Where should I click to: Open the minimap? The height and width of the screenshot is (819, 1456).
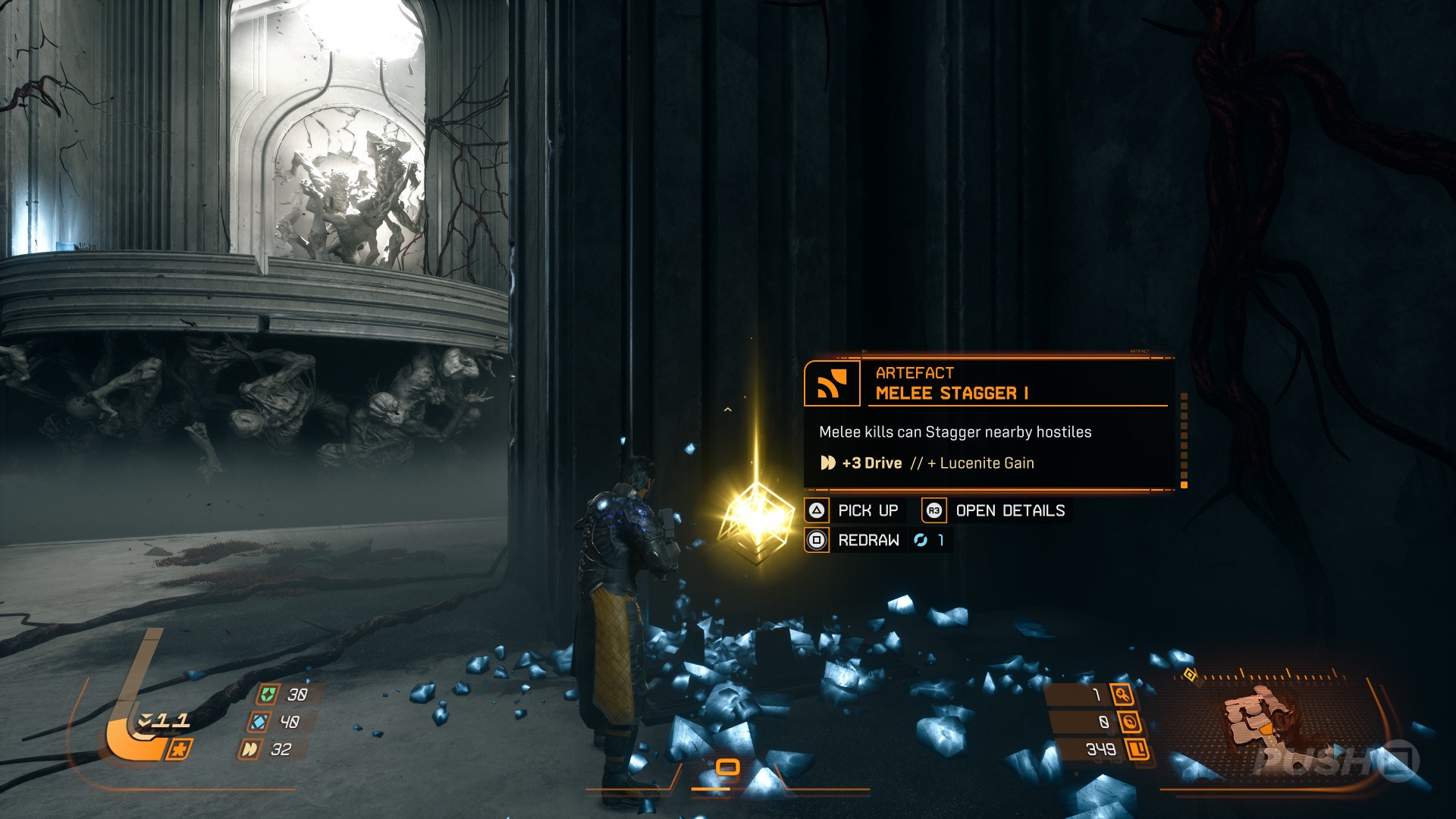click(x=1259, y=720)
